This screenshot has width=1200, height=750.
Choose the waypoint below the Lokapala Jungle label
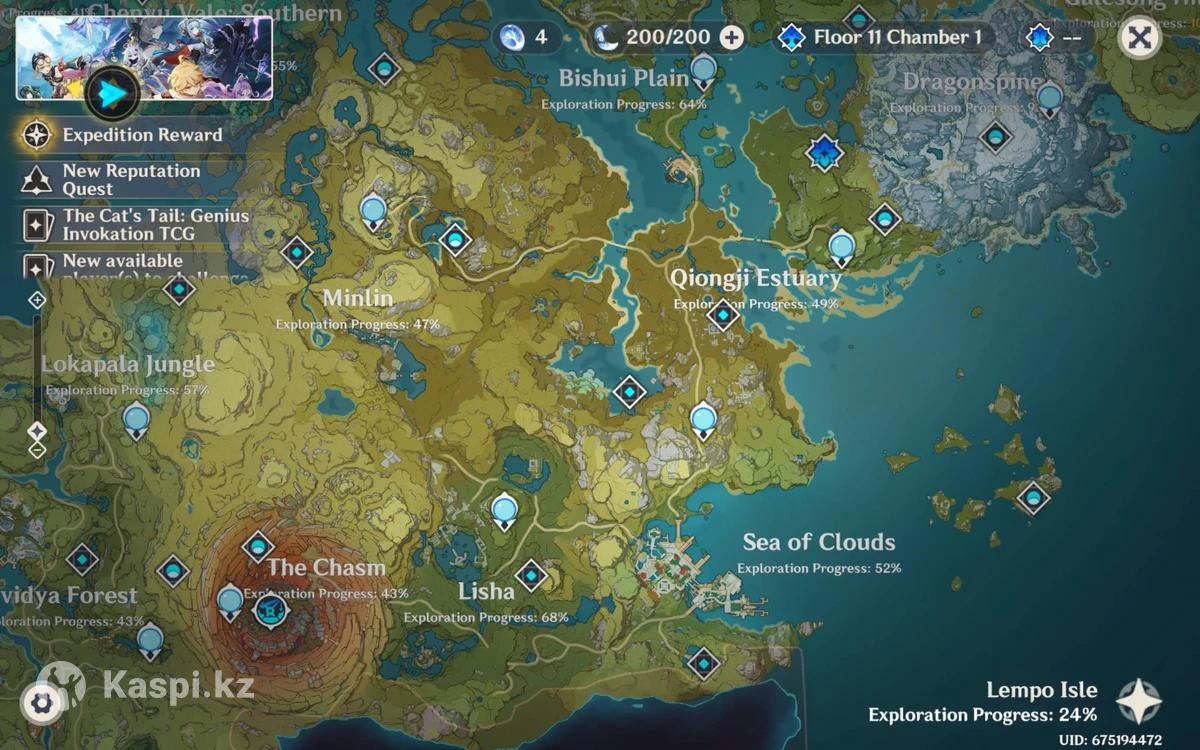[137, 419]
